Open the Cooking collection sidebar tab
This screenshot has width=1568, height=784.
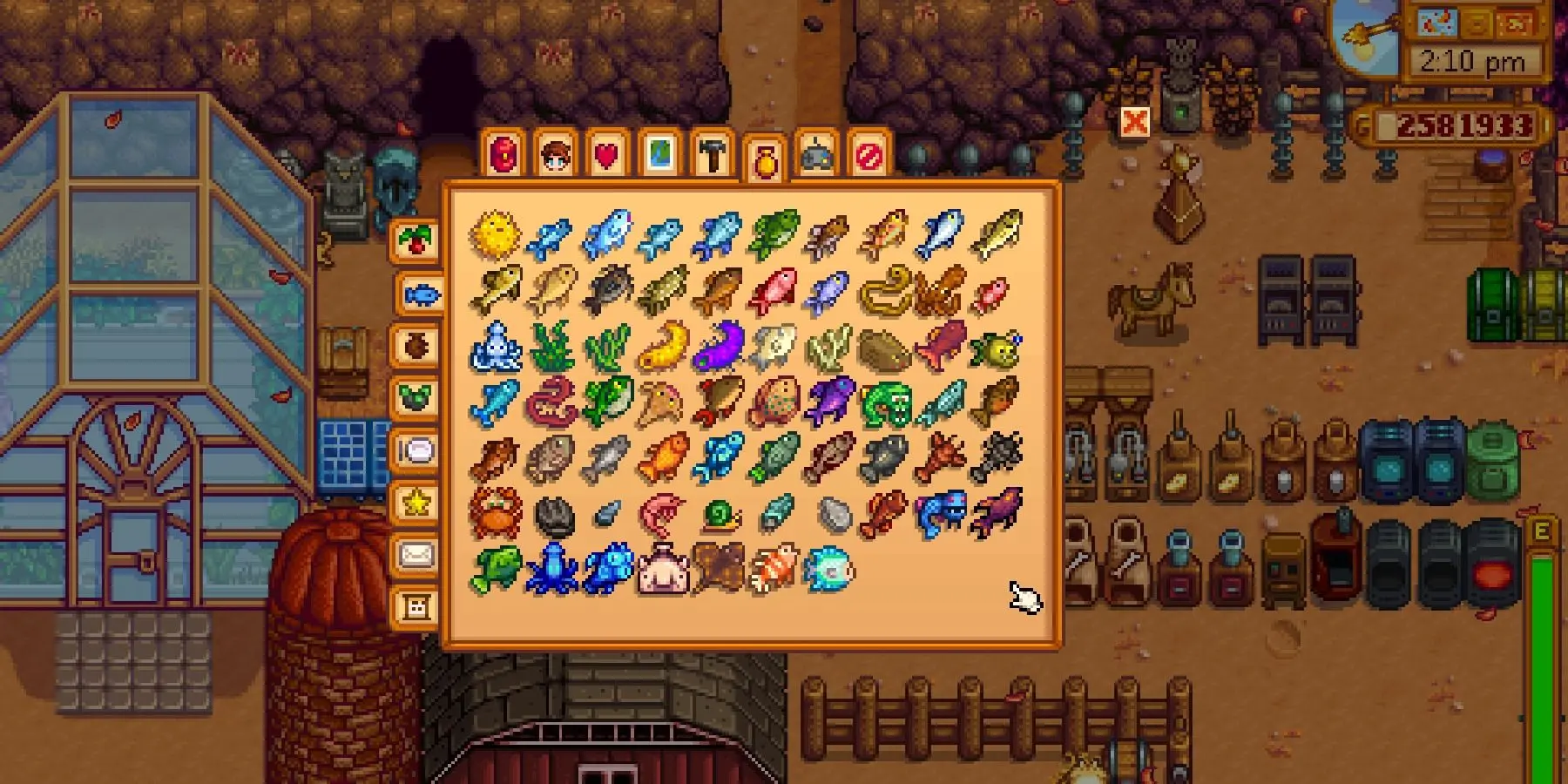click(417, 449)
